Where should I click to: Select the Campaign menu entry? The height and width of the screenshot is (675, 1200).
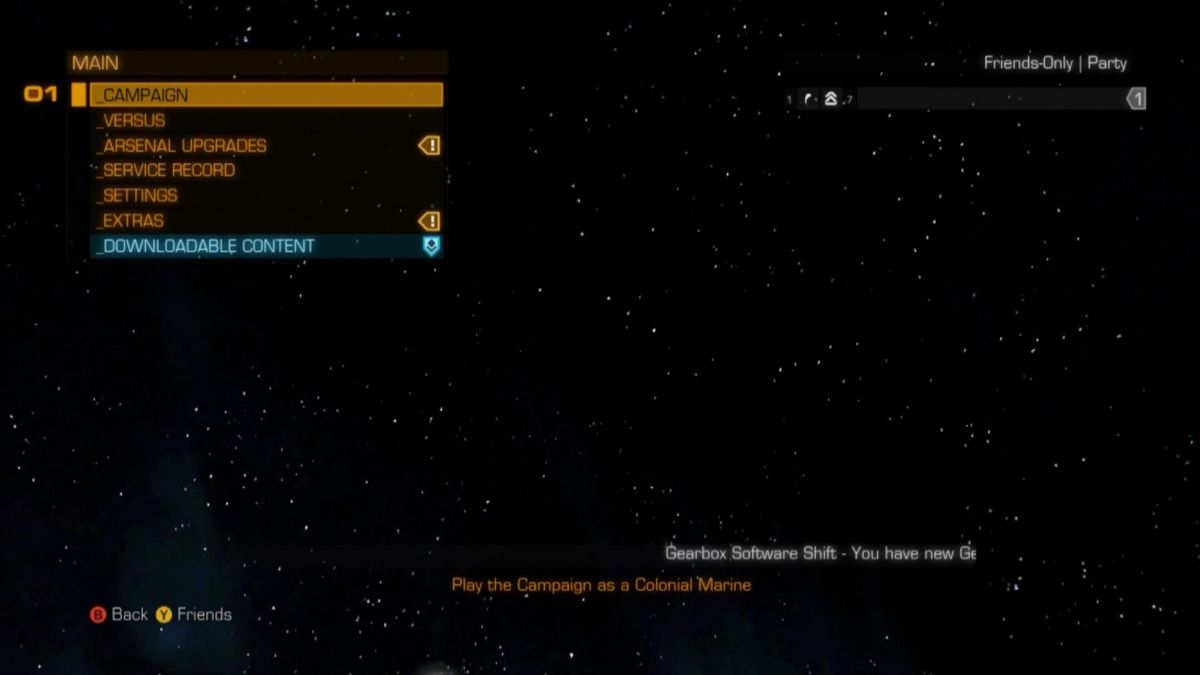tap(266, 95)
